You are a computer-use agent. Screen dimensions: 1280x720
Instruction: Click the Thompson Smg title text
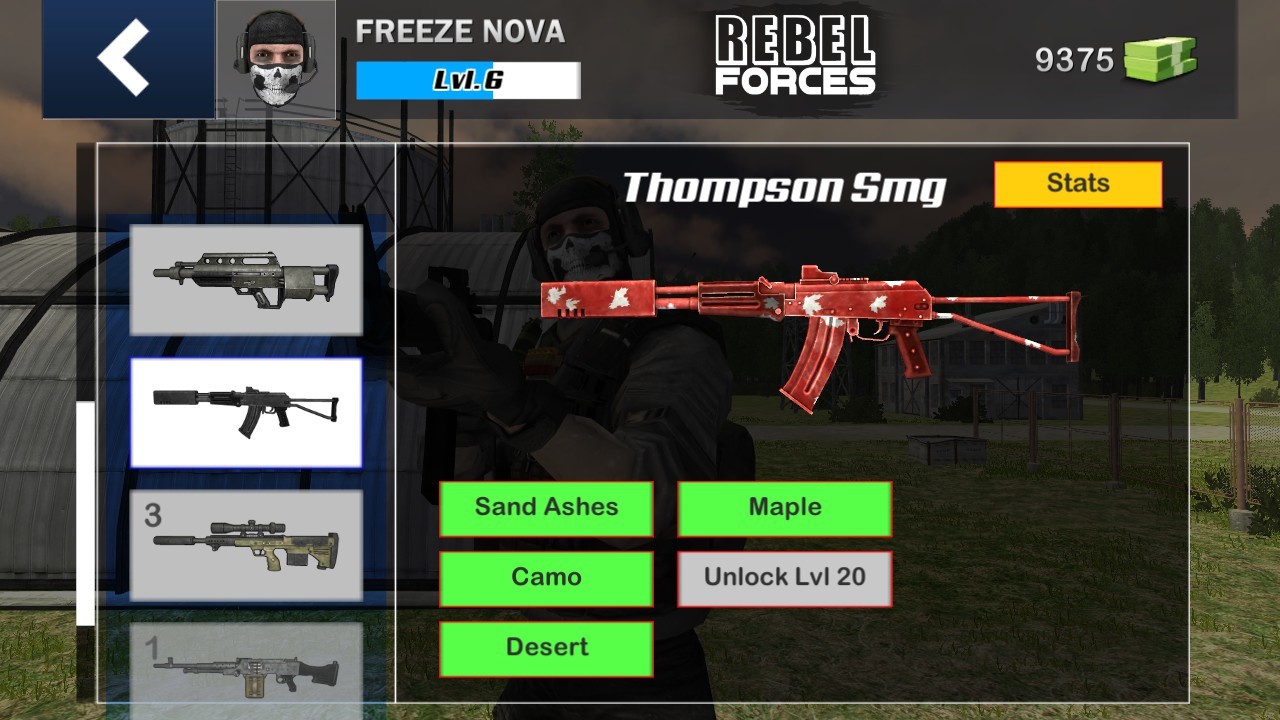783,186
